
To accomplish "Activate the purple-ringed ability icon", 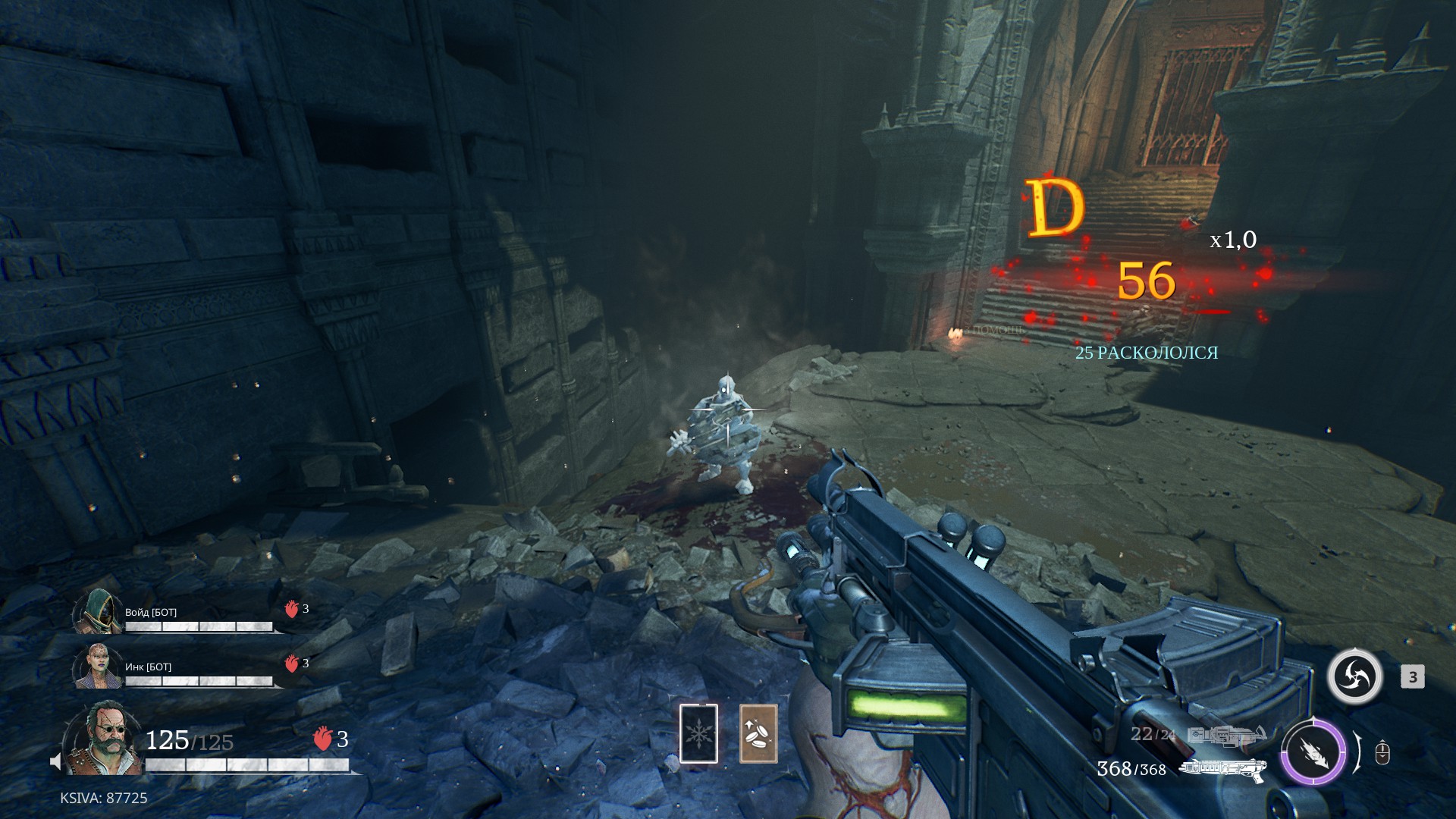I will (1313, 753).
